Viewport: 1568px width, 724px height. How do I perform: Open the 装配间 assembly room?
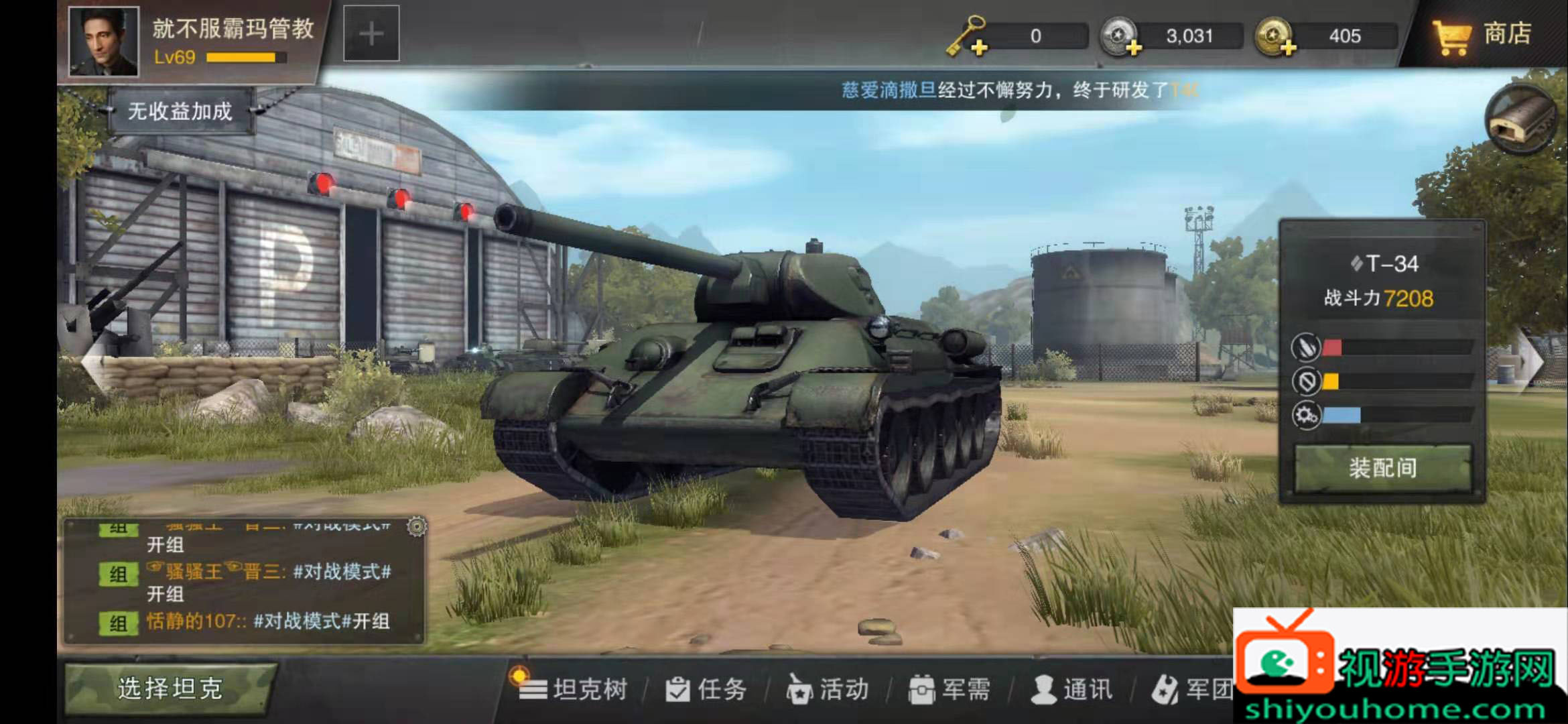tap(1382, 468)
